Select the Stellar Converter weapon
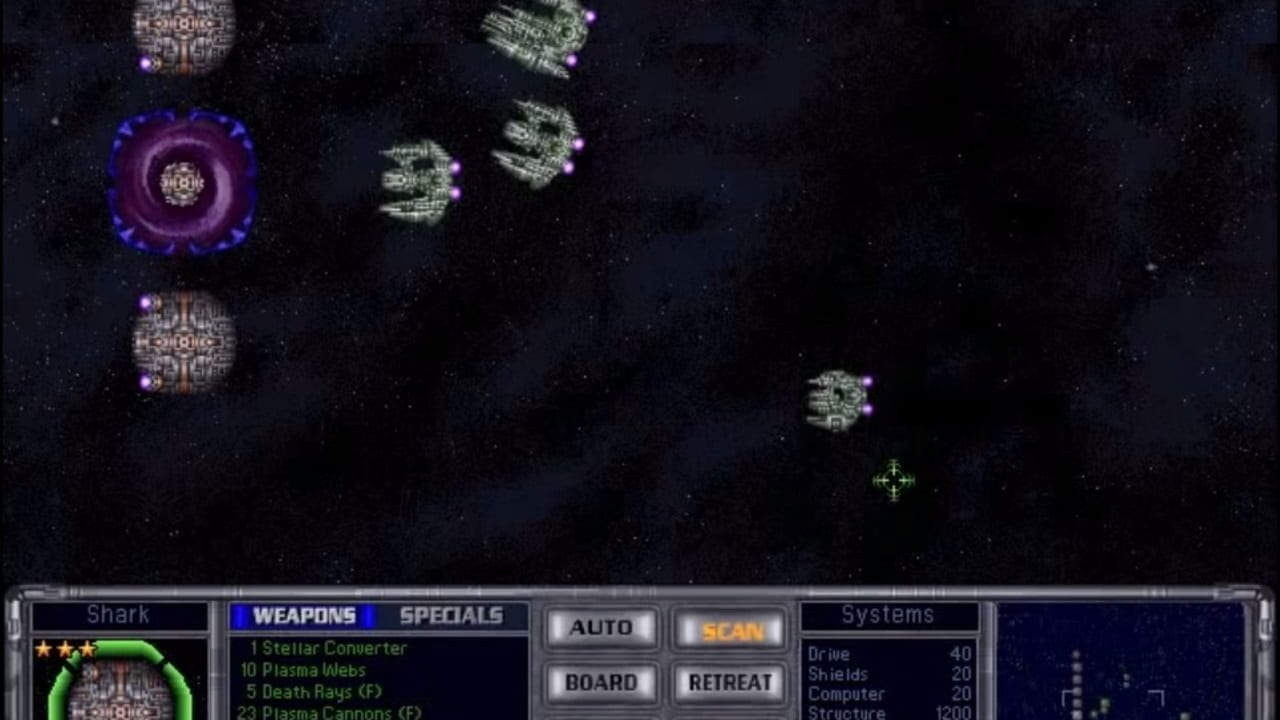 point(328,648)
